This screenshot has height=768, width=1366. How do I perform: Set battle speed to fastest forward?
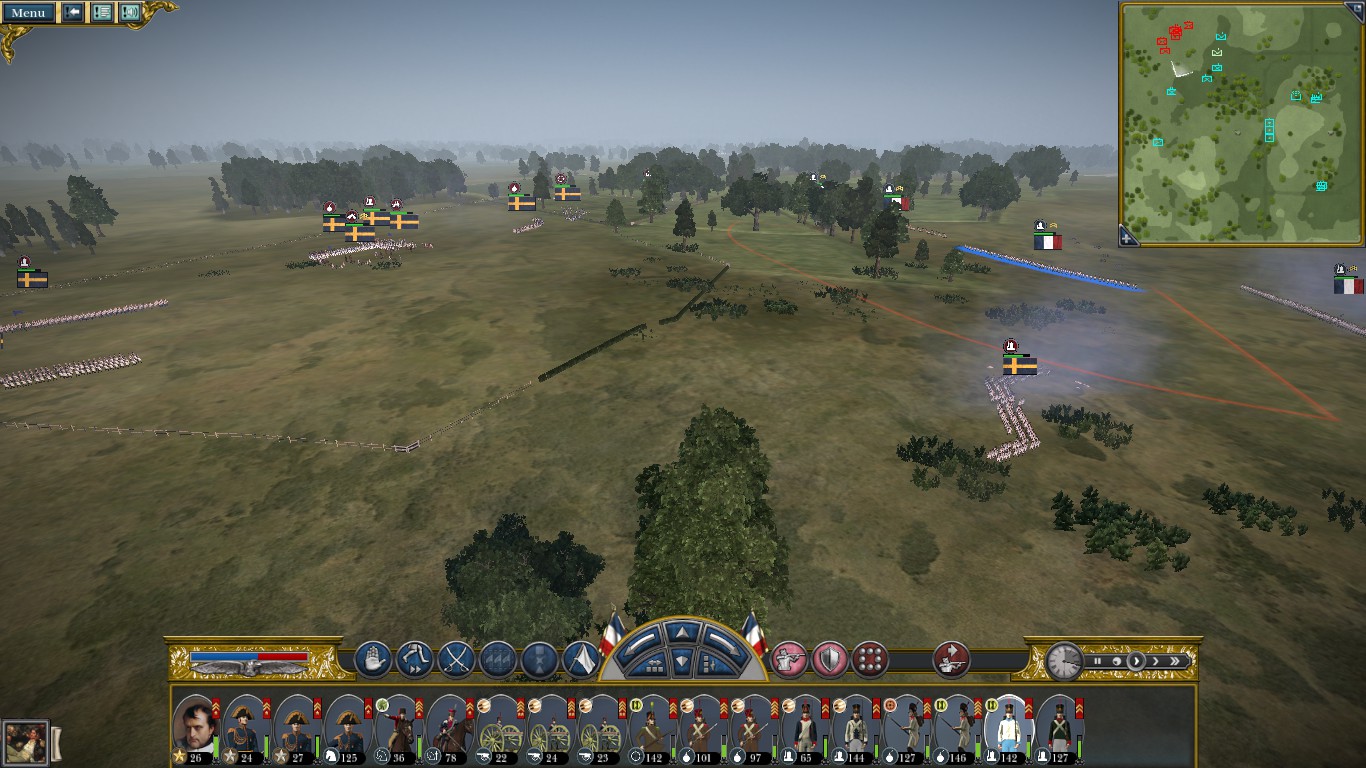point(1176,661)
